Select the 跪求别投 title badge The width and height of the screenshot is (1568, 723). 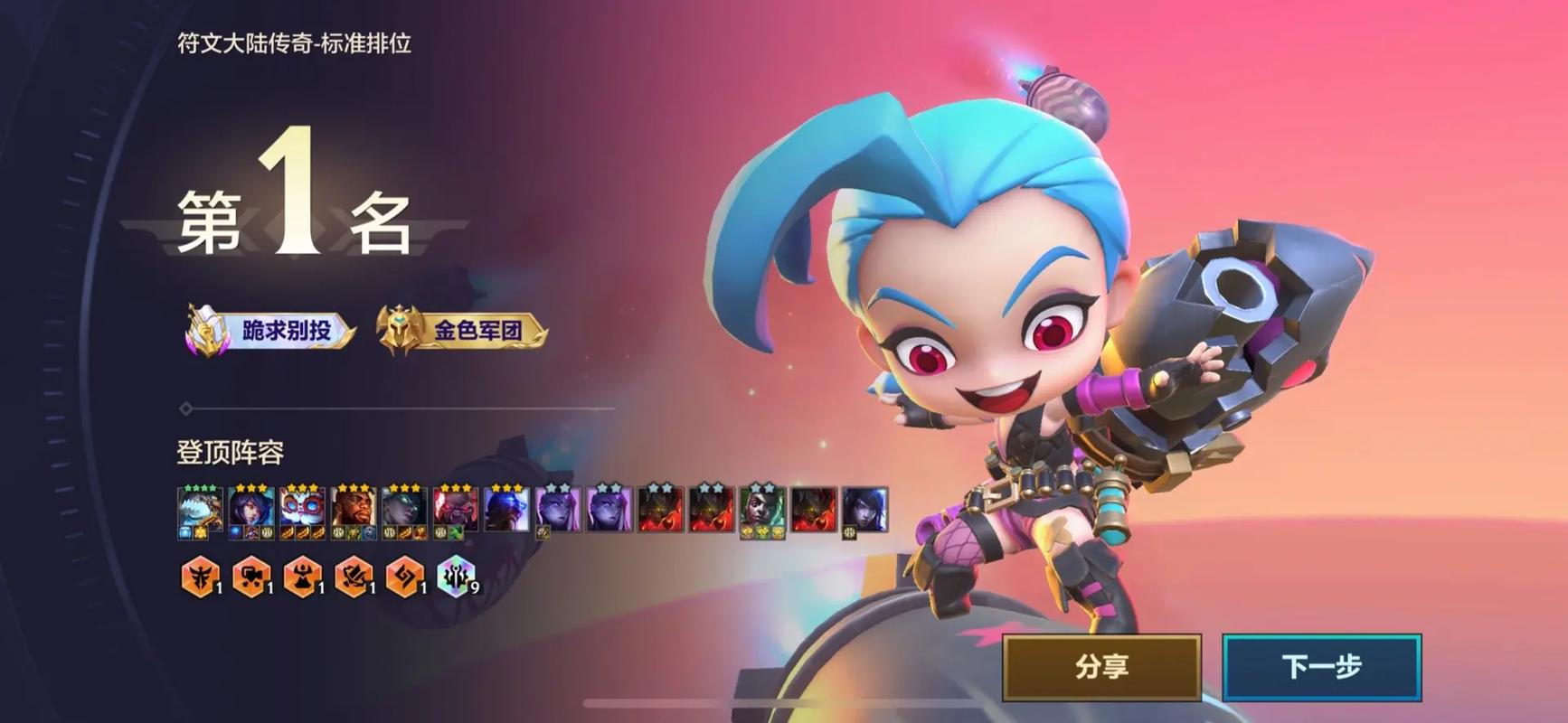(x=271, y=331)
